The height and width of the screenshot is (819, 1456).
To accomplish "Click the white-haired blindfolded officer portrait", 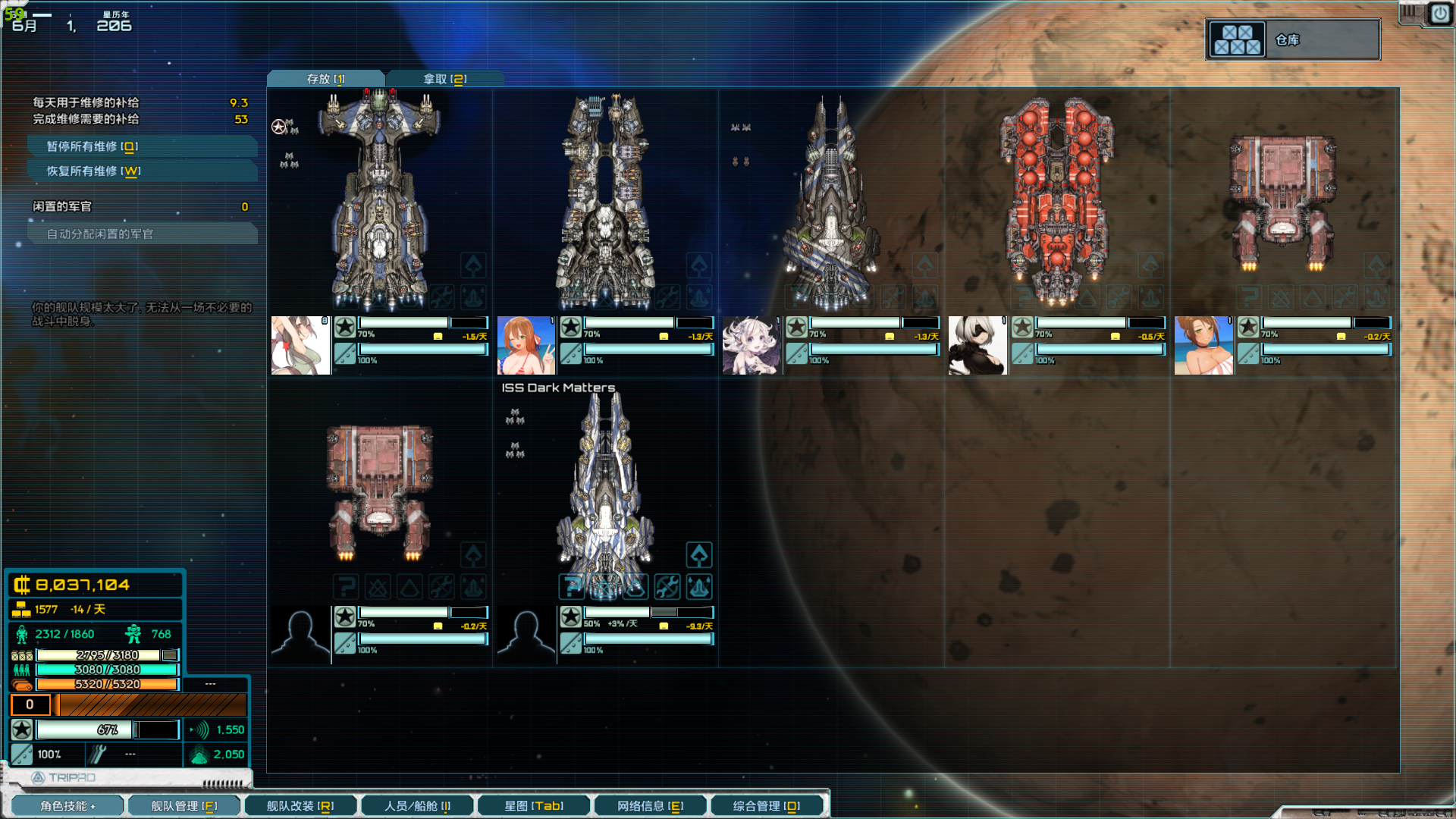I will pos(977,346).
